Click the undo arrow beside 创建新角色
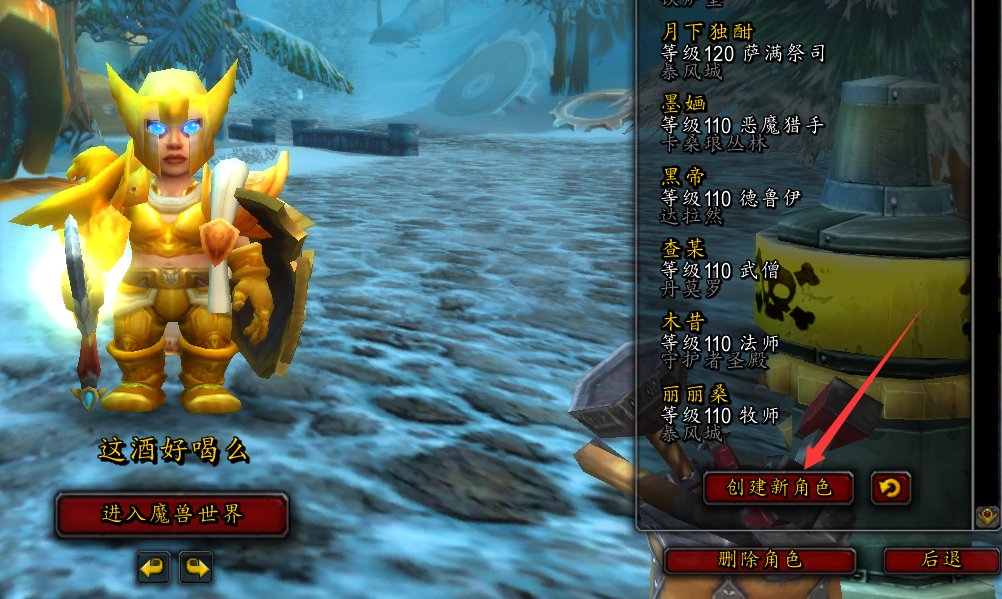Viewport: 1002px width, 599px height. (x=891, y=488)
